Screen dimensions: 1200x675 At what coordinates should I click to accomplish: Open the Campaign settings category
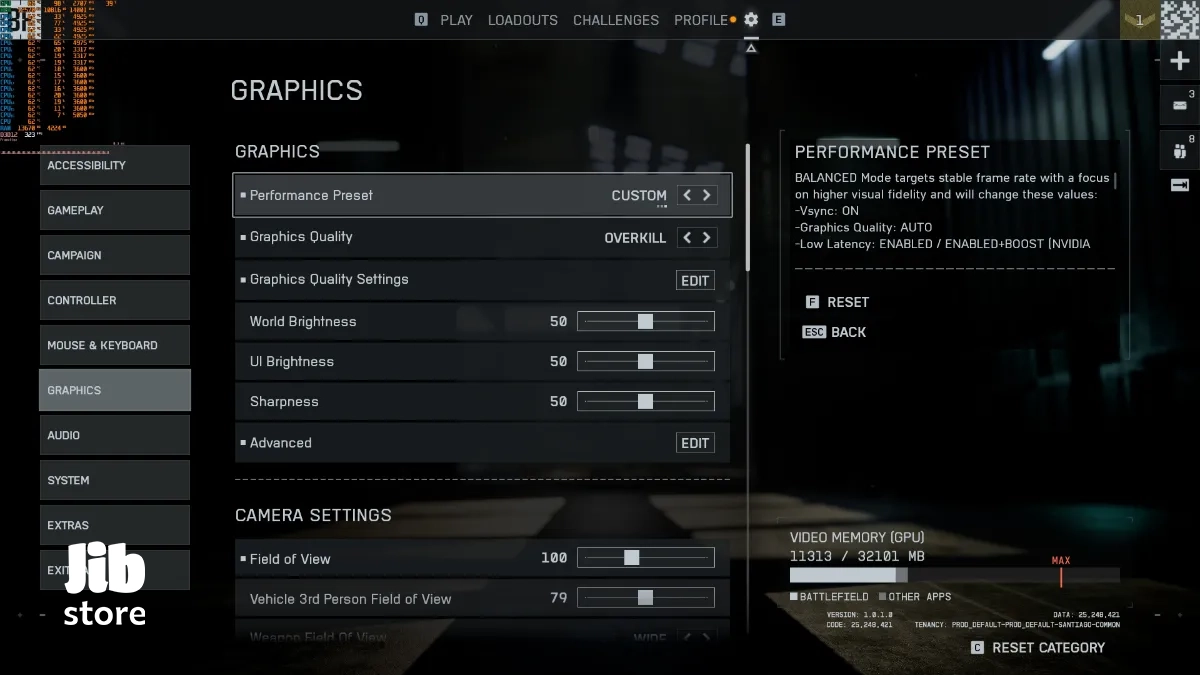pyautogui.click(x=114, y=255)
